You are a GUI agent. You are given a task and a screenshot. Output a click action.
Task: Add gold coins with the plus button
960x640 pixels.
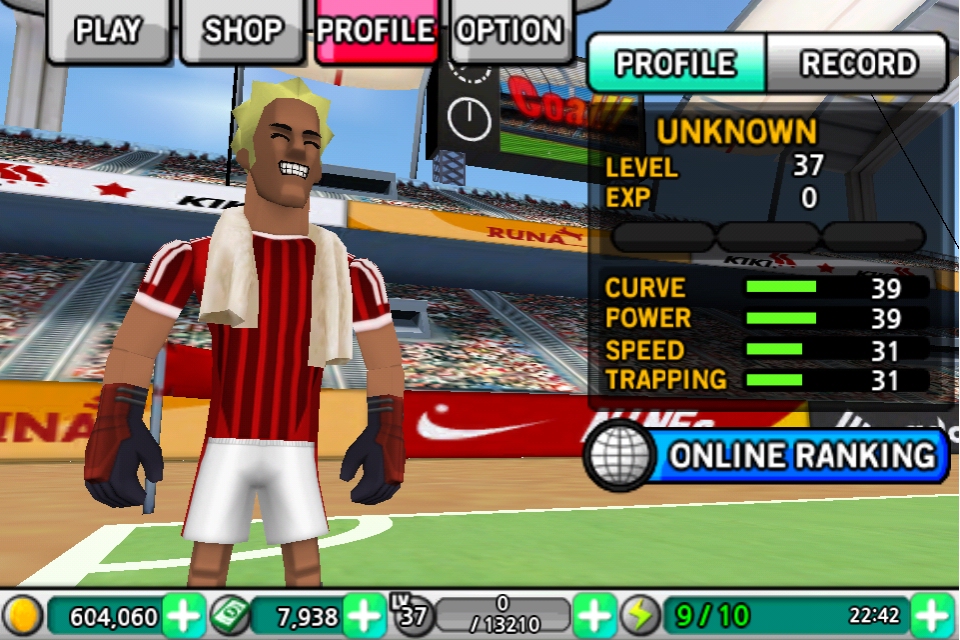click(183, 614)
